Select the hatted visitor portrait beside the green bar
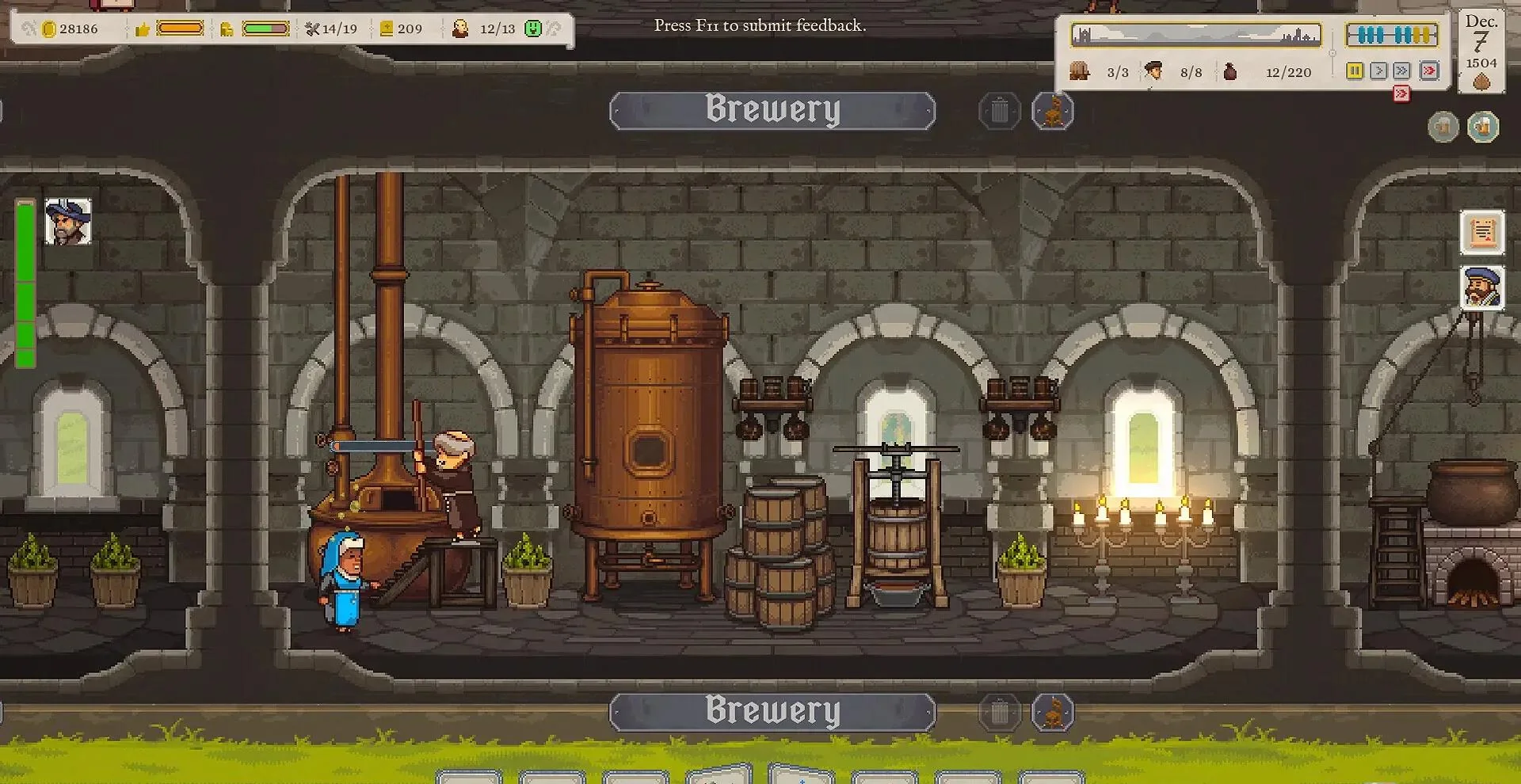Image resolution: width=1521 pixels, height=784 pixels. point(68,222)
